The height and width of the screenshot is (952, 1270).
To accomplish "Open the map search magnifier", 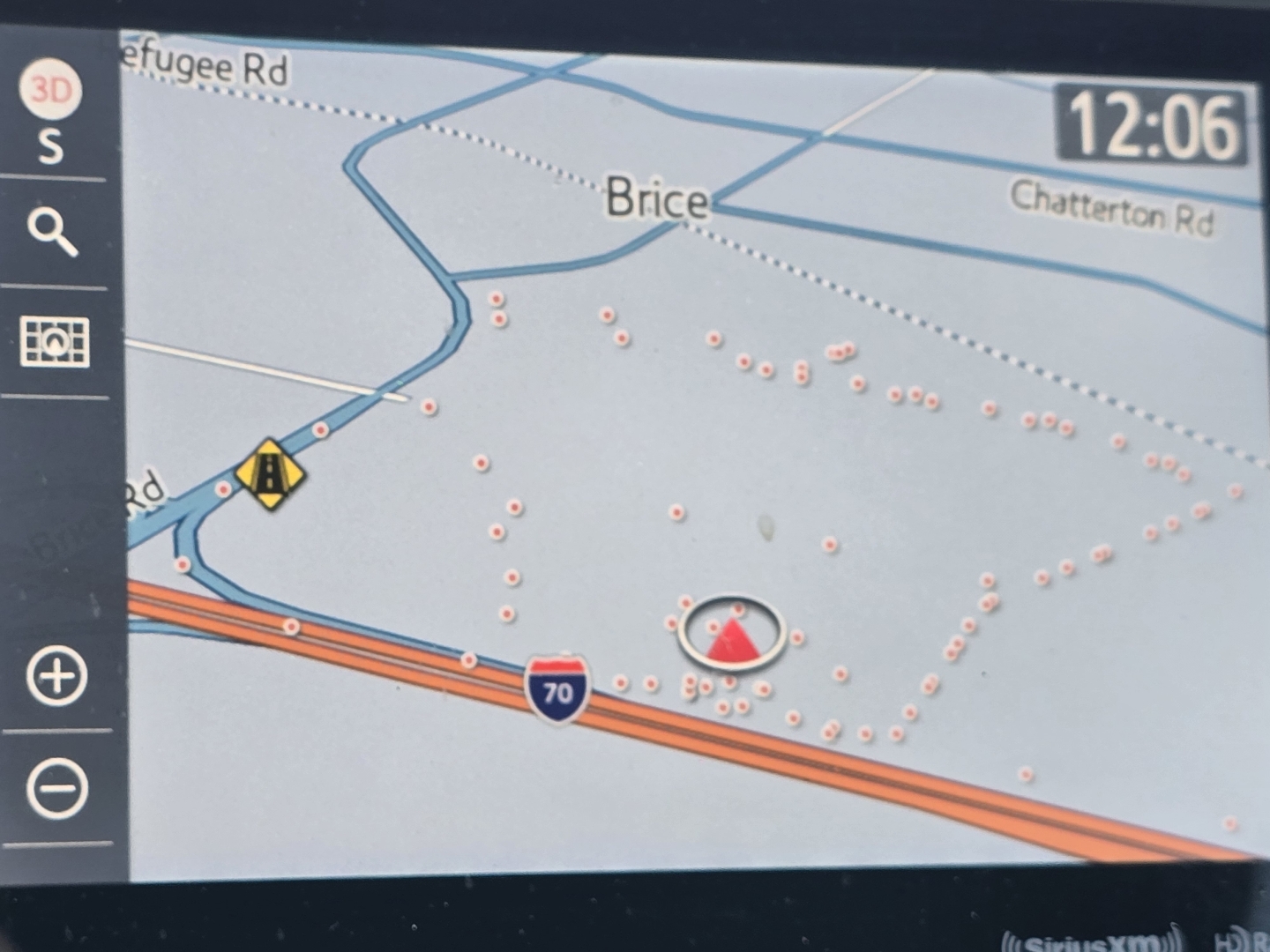I will pyautogui.click(x=53, y=231).
